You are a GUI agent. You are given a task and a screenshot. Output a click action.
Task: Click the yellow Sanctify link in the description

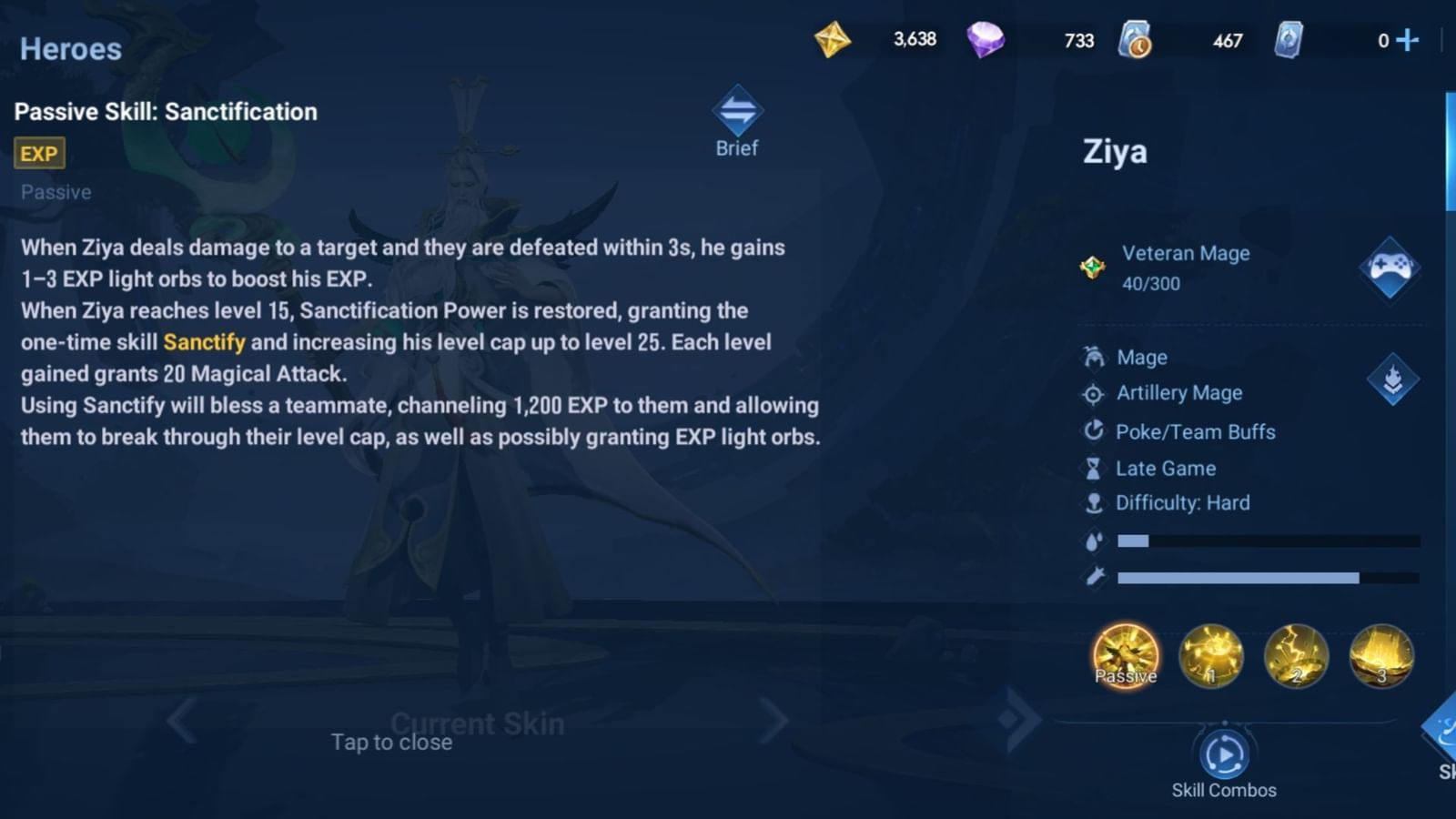(x=203, y=342)
